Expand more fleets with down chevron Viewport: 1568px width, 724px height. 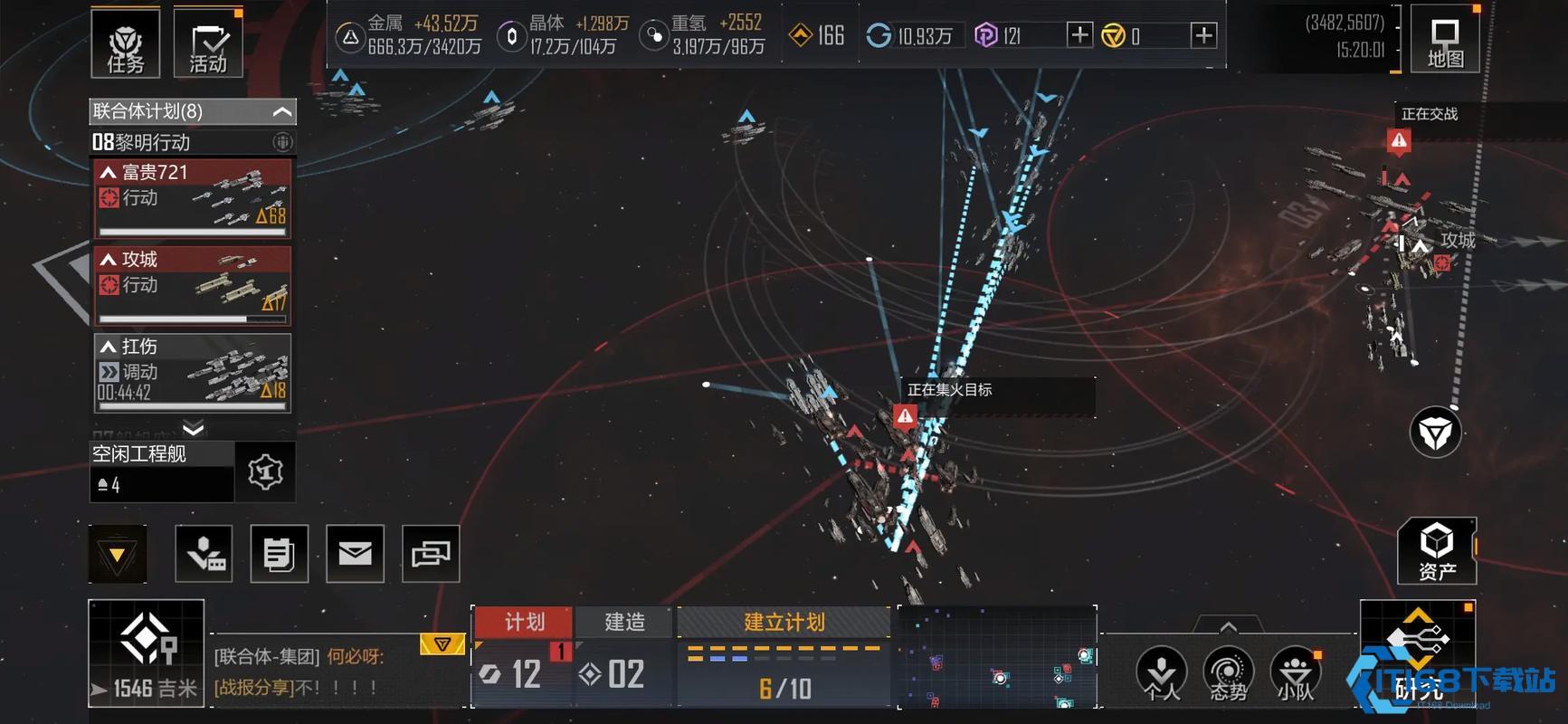tap(193, 428)
